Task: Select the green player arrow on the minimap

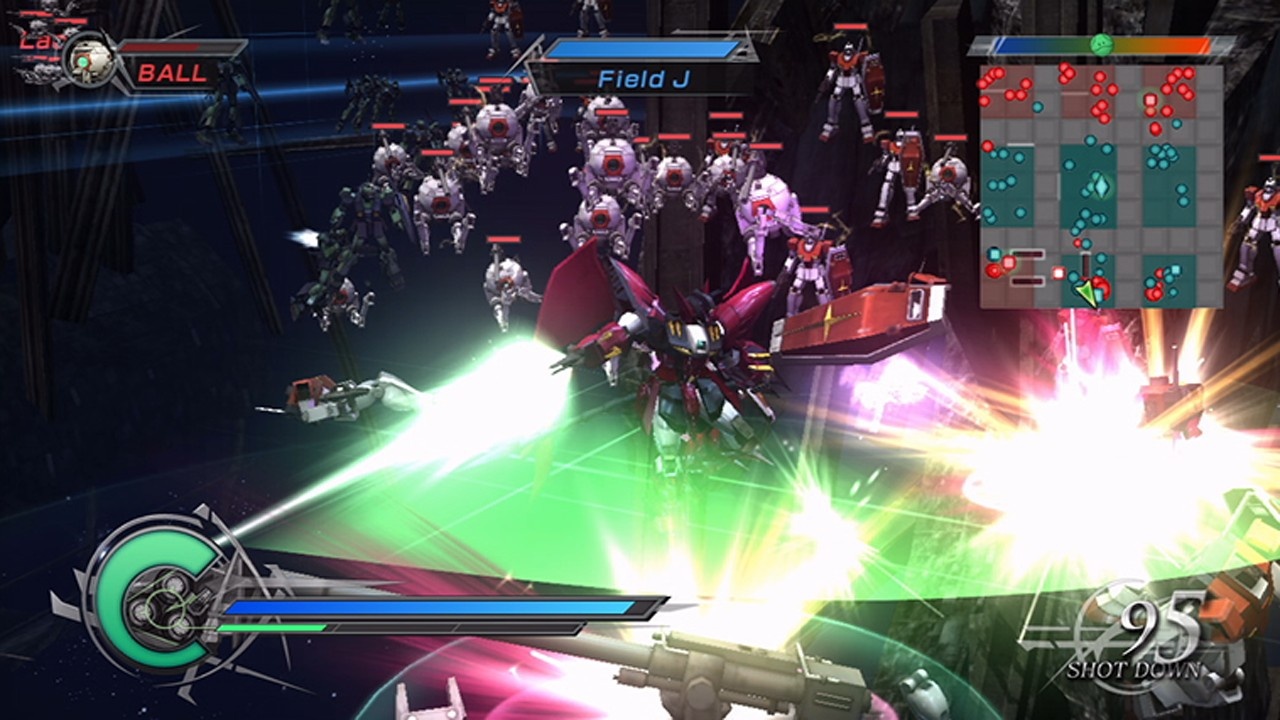Action: tap(1087, 290)
